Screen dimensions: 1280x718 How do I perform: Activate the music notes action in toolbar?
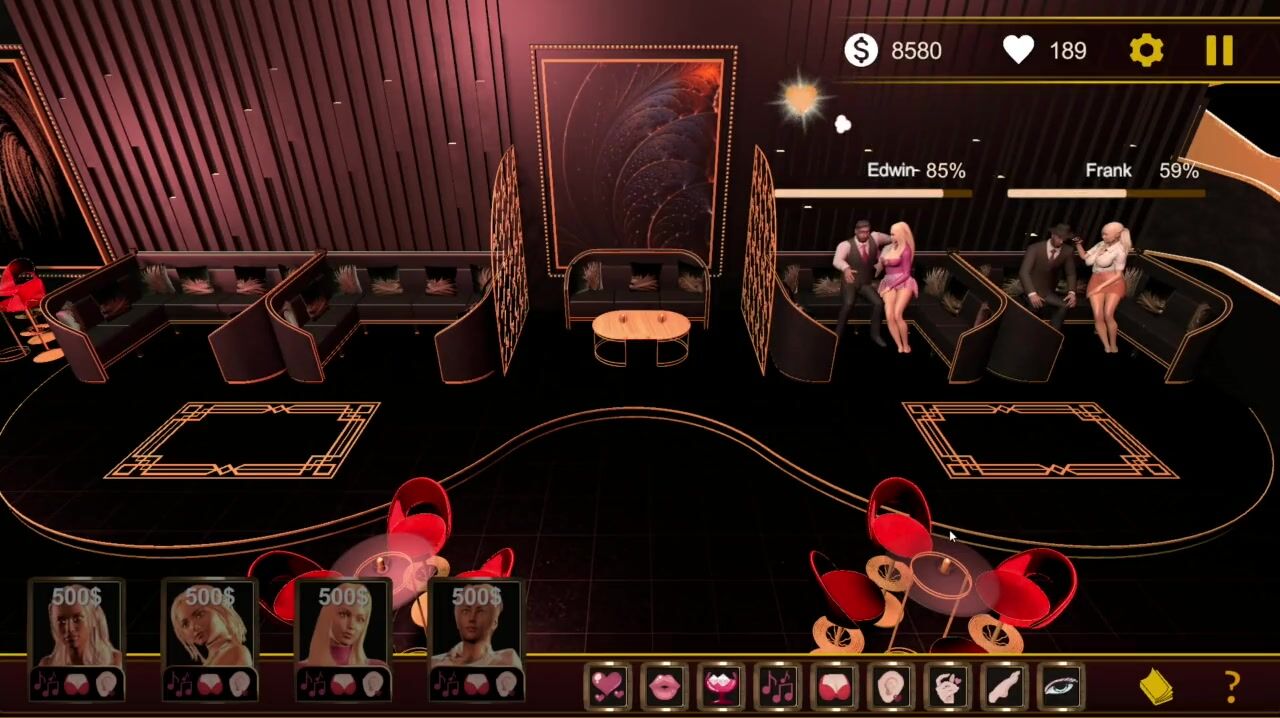[x=778, y=686]
